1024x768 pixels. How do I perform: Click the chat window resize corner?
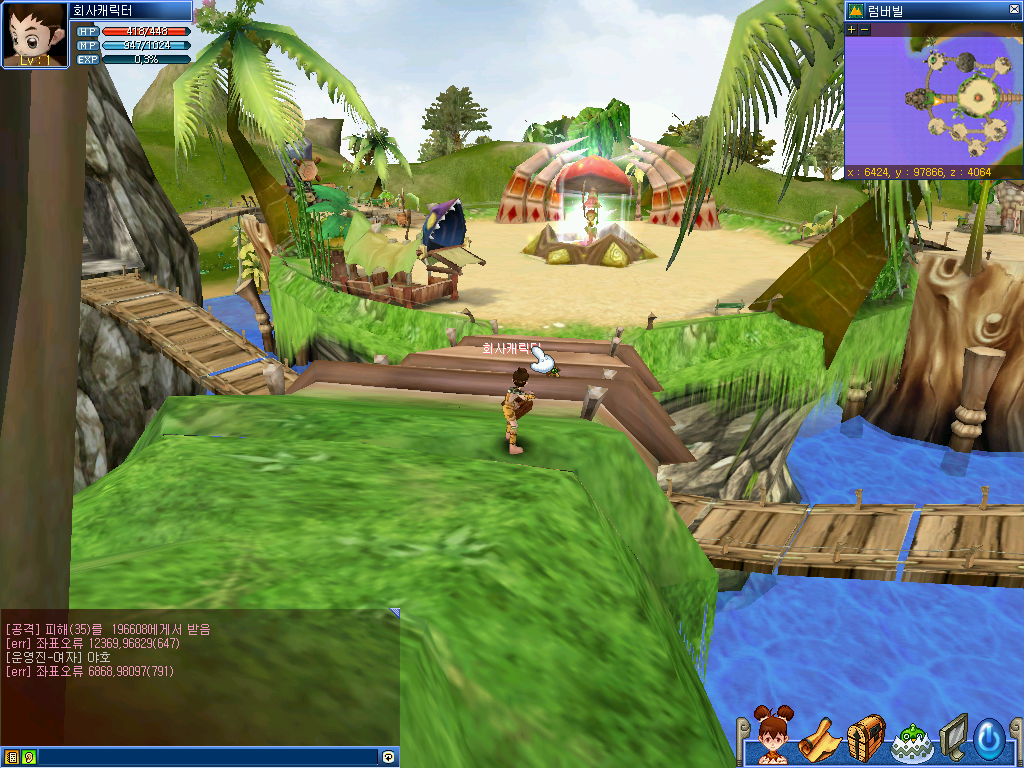pos(395,612)
